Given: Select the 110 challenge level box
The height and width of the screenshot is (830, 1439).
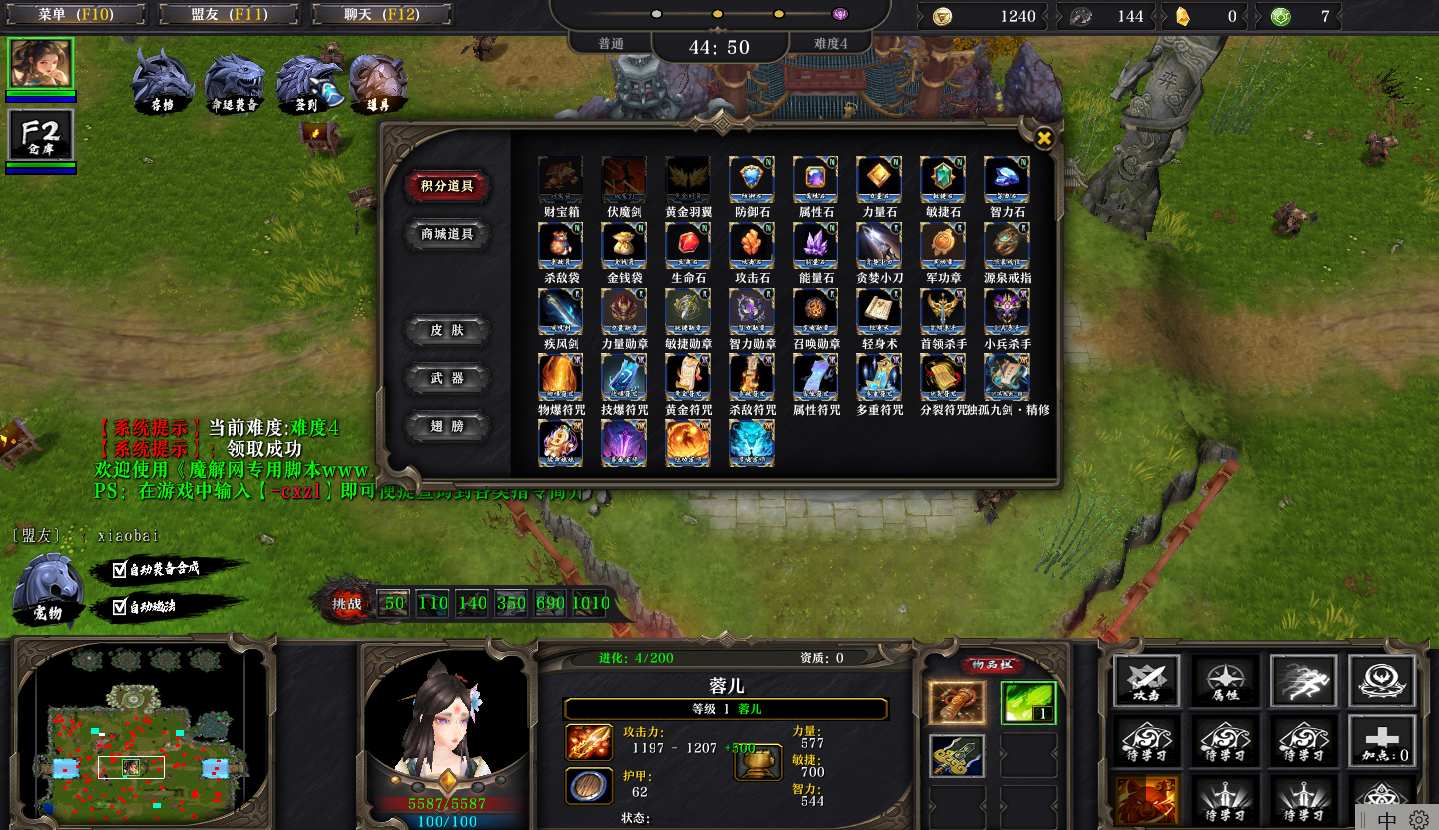Looking at the screenshot, I should pyautogui.click(x=433, y=603).
